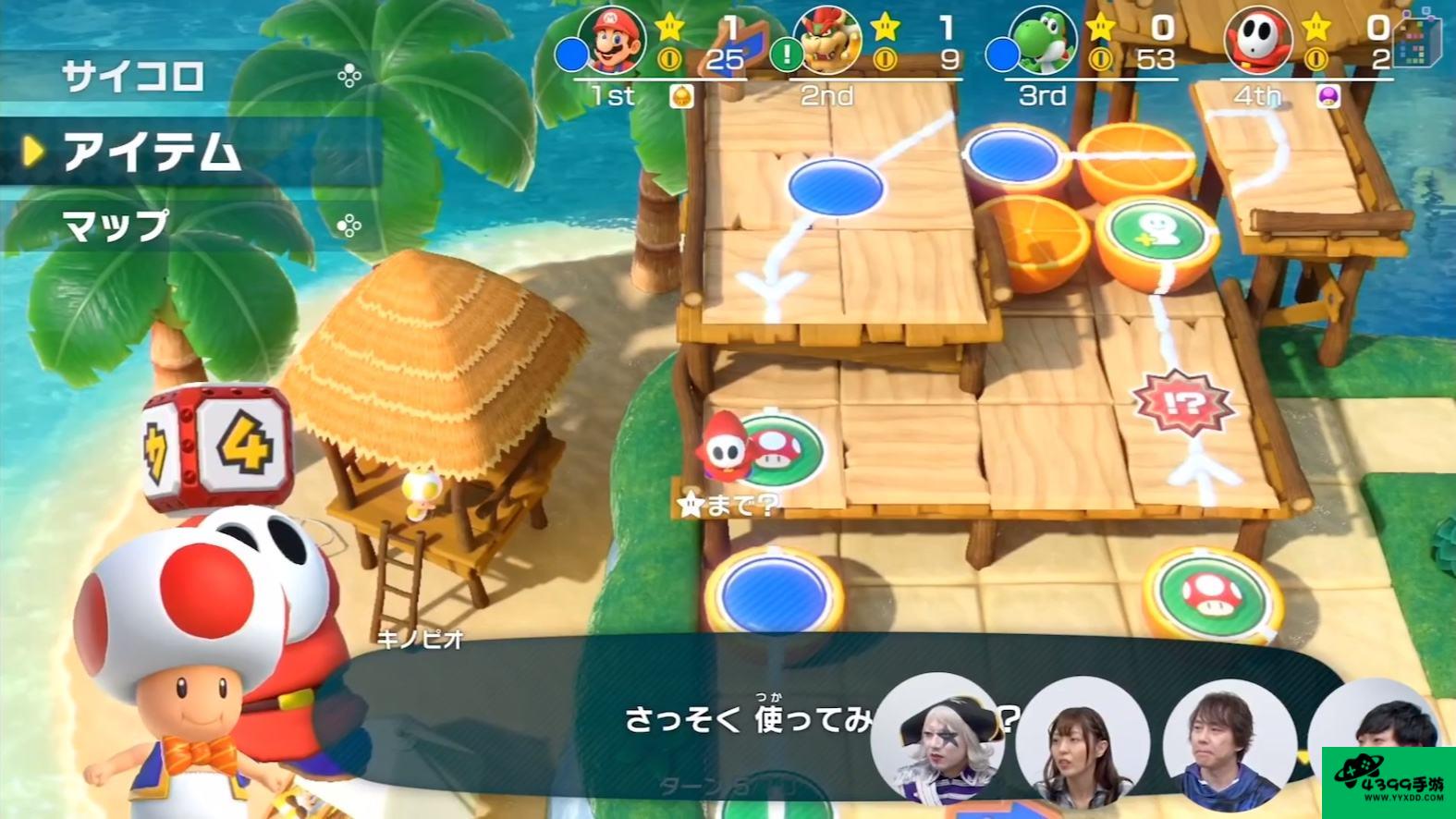Image resolution: width=1456 pixels, height=819 pixels.
Task: Select Shy Guy's 4th place player panel
Action: tap(1305, 55)
